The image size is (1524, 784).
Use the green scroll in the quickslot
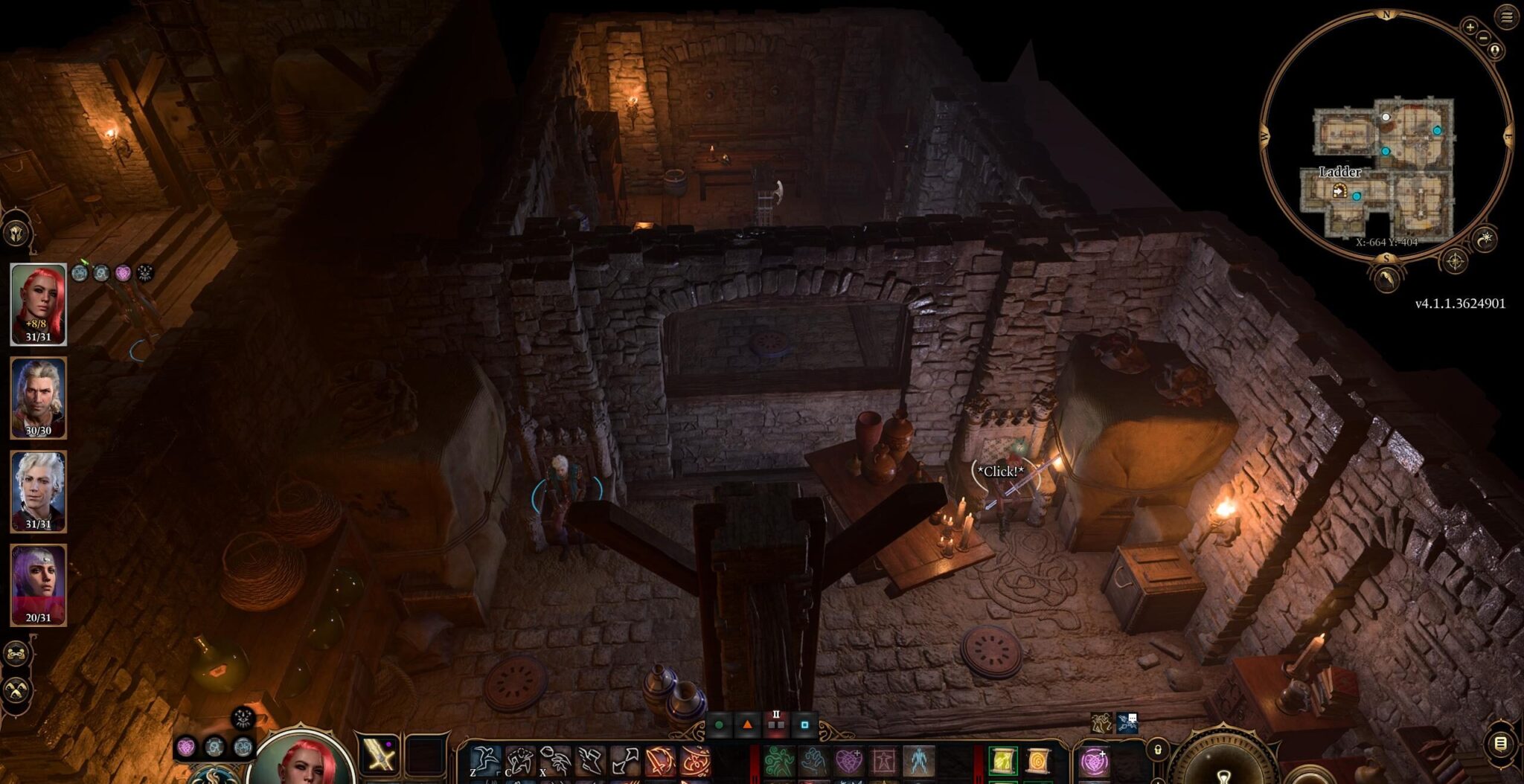pos(1002,761)
